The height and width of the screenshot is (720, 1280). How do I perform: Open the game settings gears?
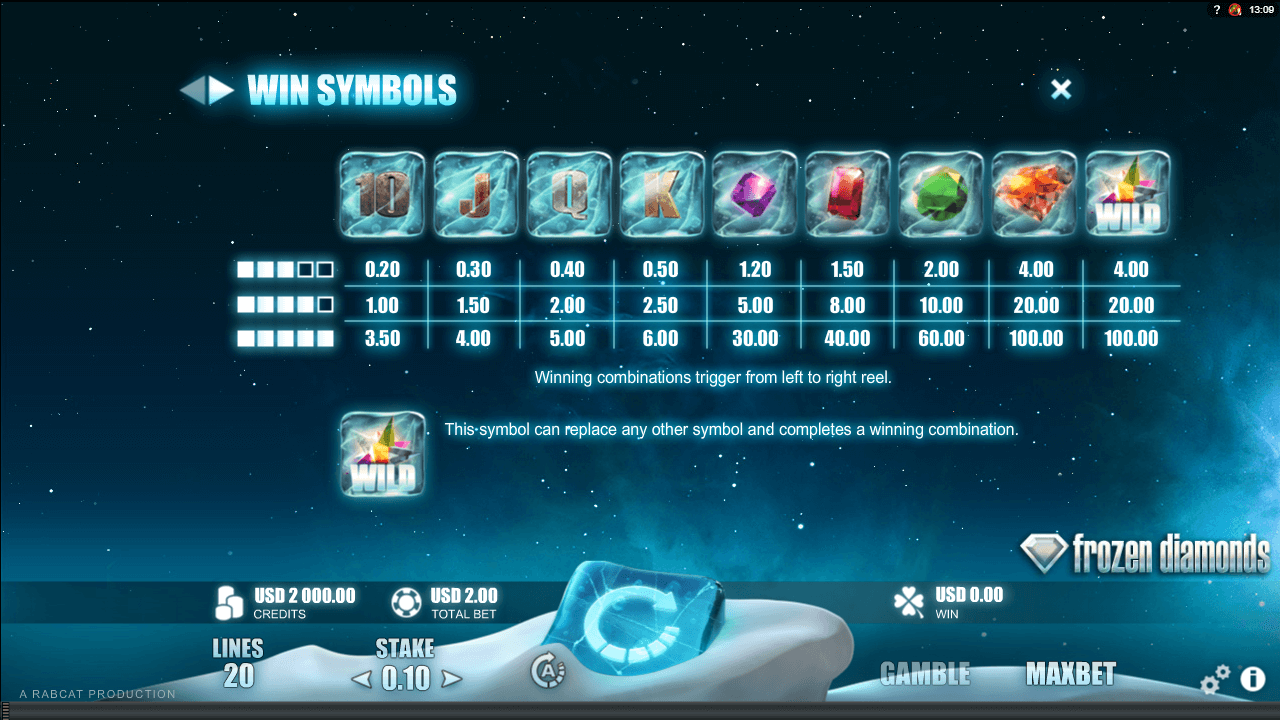click(x=1214, y=681)
